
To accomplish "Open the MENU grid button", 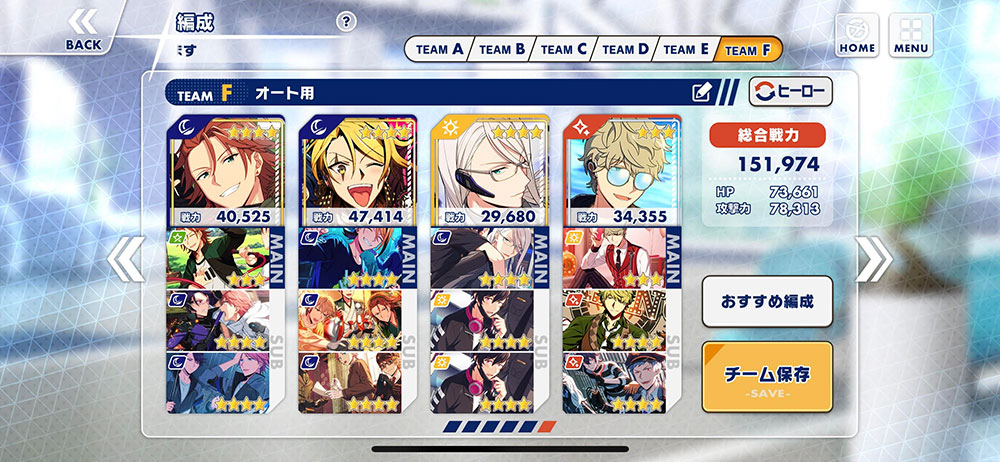I will [x=910, y=34].
